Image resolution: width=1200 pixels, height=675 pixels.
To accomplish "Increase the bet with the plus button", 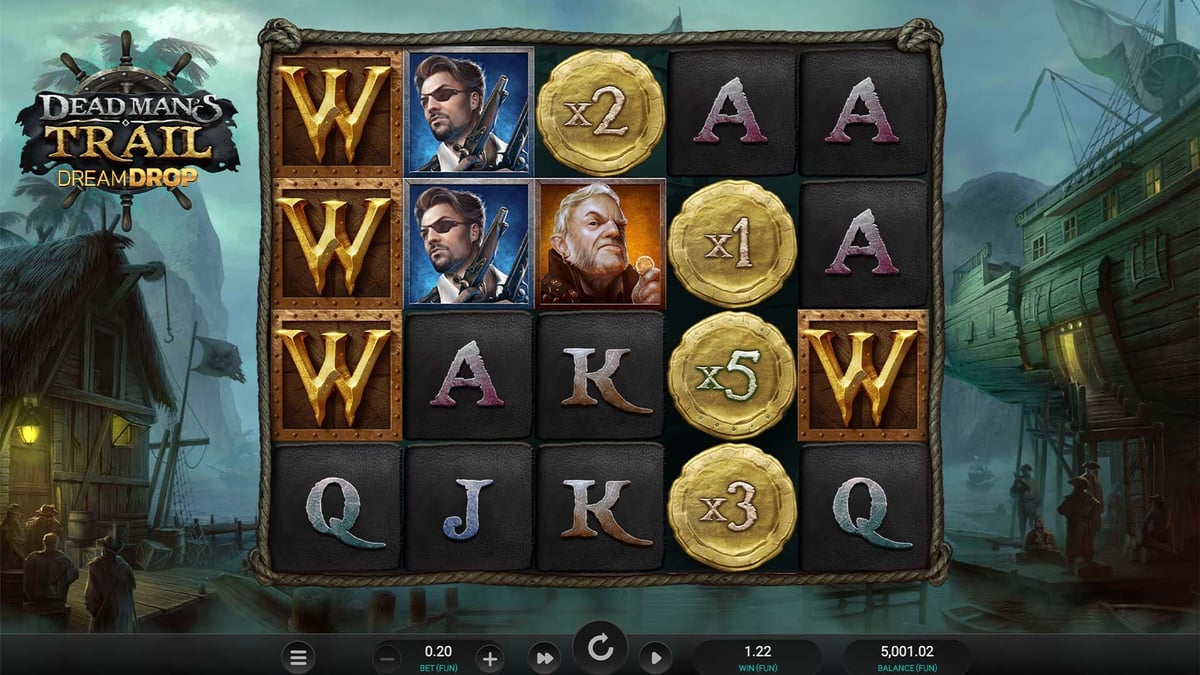I will coord(489,658).
